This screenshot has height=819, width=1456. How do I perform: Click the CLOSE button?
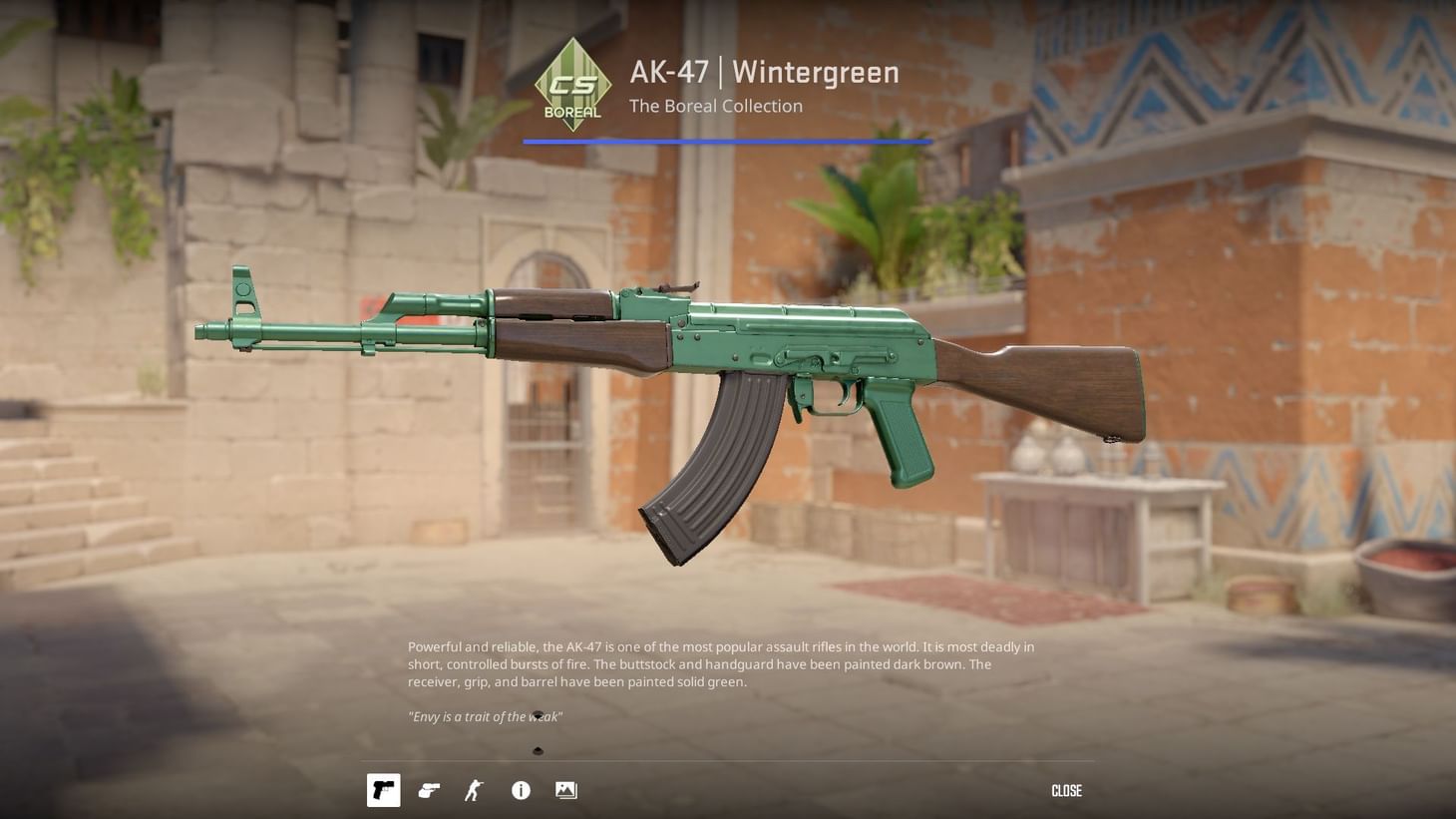[x=1066, y=790]
